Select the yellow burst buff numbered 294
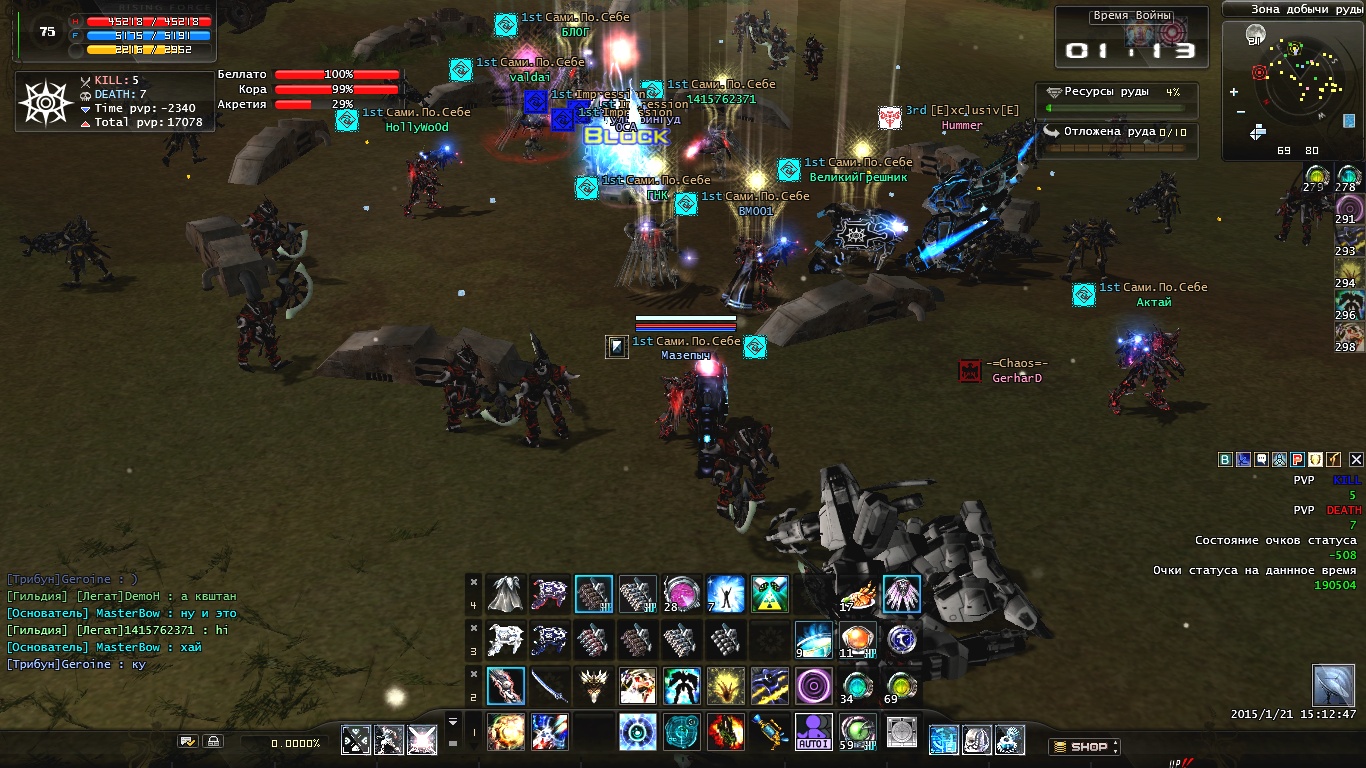Image resolution: width=1366 pixels, height=768 pixels. (x=1349, y=272)
